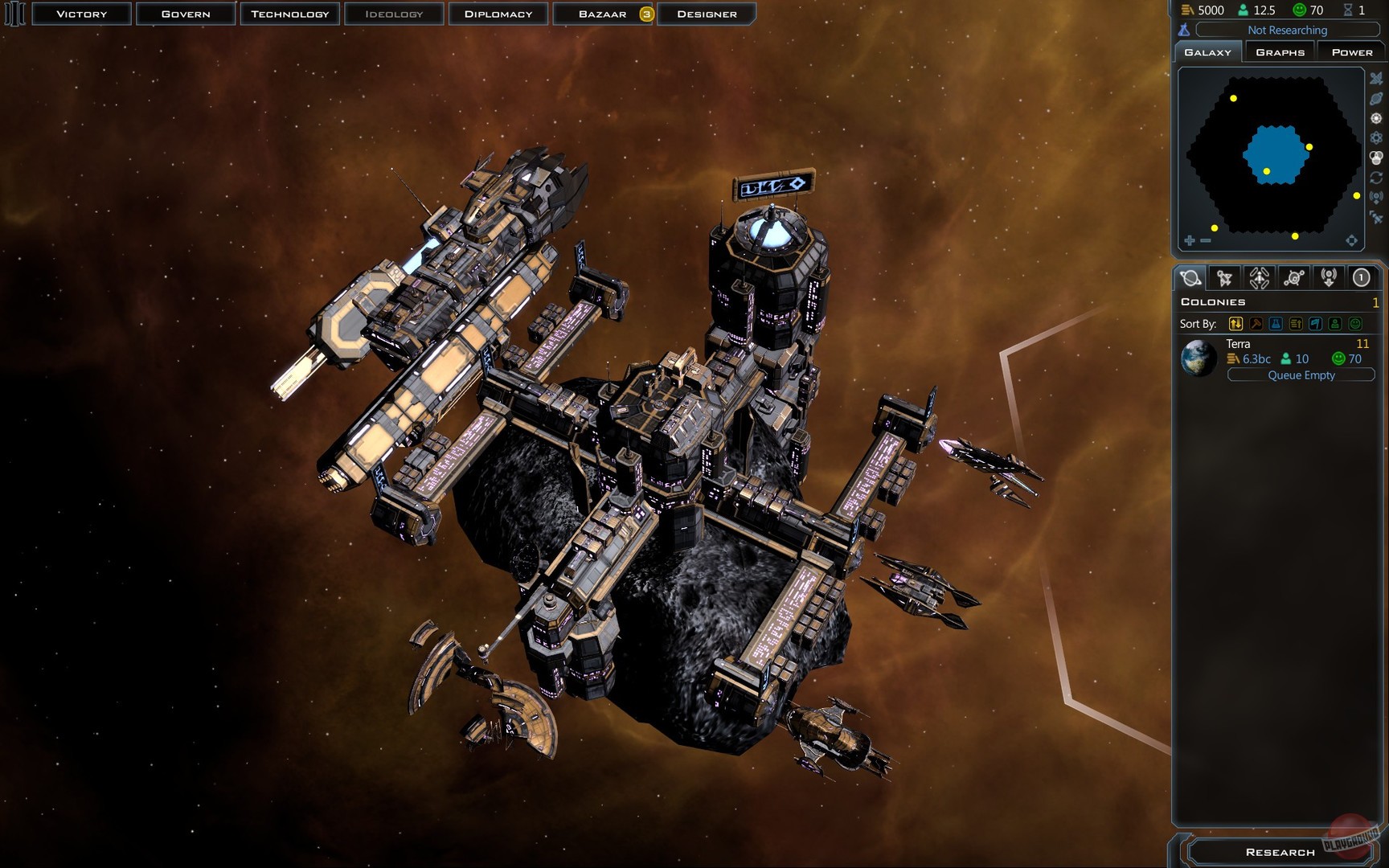1389x868 pixels.
Task: Select the ships list tab
Action: [x=1224, y=278]
